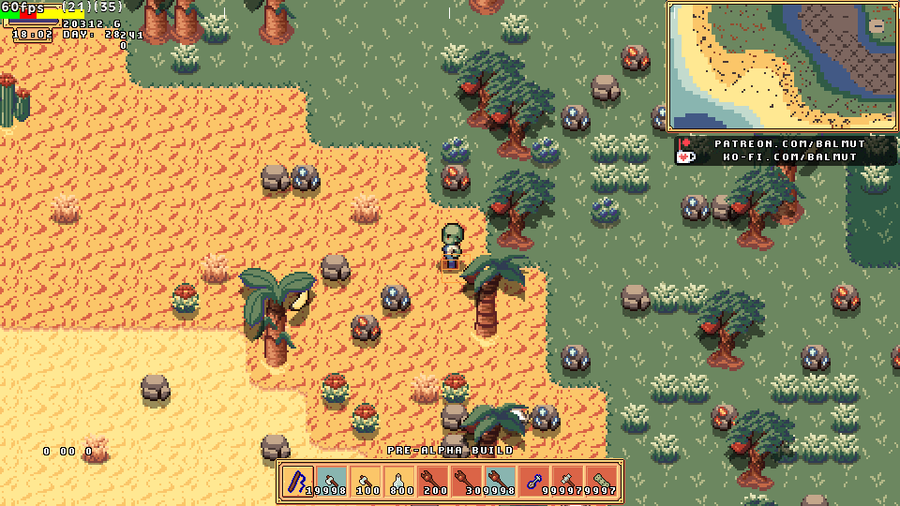Select the blue shovel hotbar slot
The image size is (900, 506).
point(534,481)
